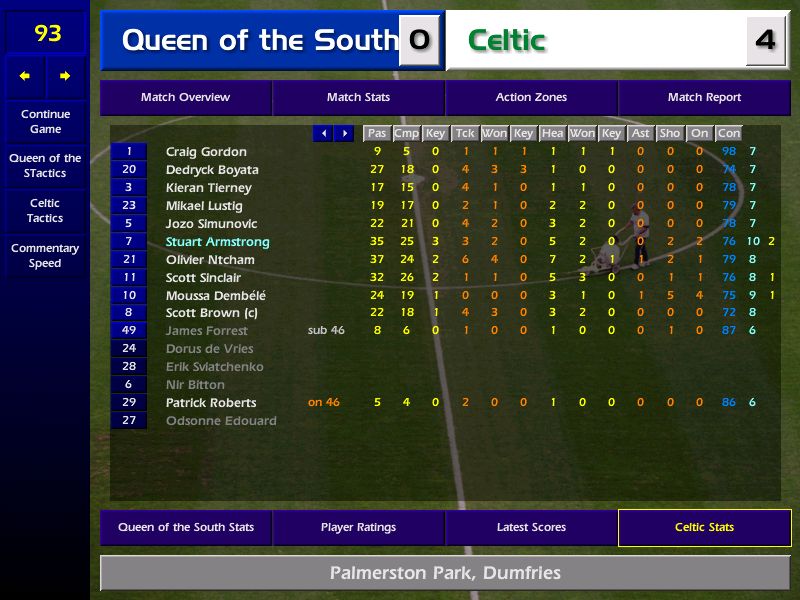Open Stuart Armstrong's player row
800x600 pixels.
coord(217,242)
